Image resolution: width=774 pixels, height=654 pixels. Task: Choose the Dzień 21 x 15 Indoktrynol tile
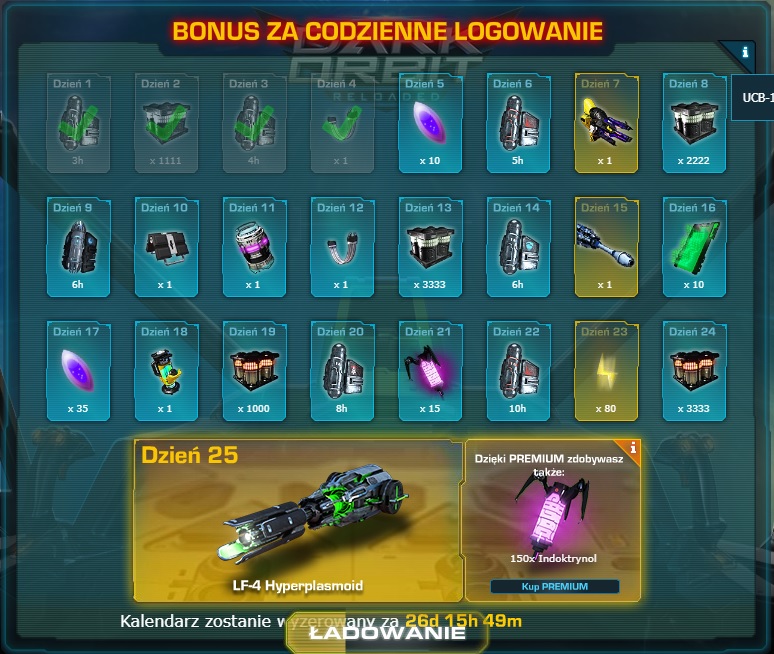point(430,370)
